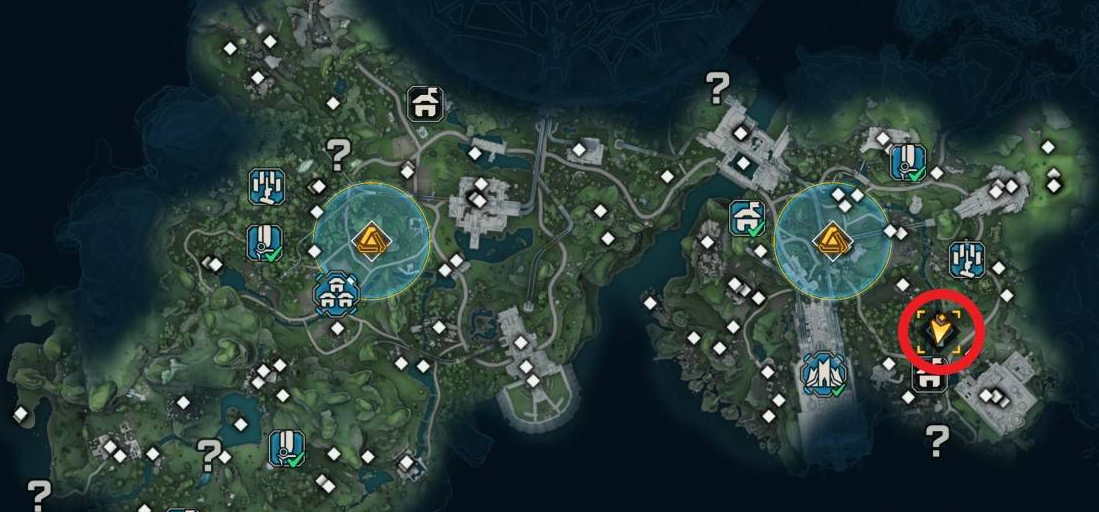
Task: Select the red-circled gold player marker
Action: point(939,329)
